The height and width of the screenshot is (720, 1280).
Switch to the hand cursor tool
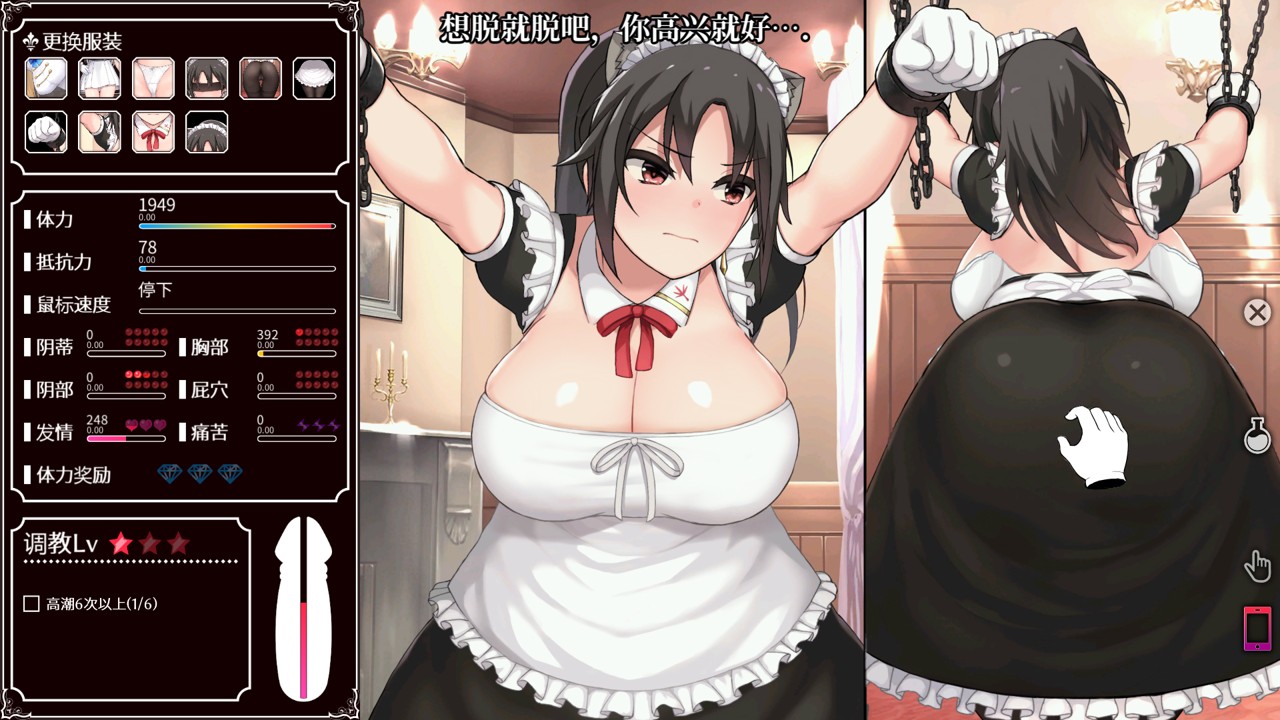1256,566
